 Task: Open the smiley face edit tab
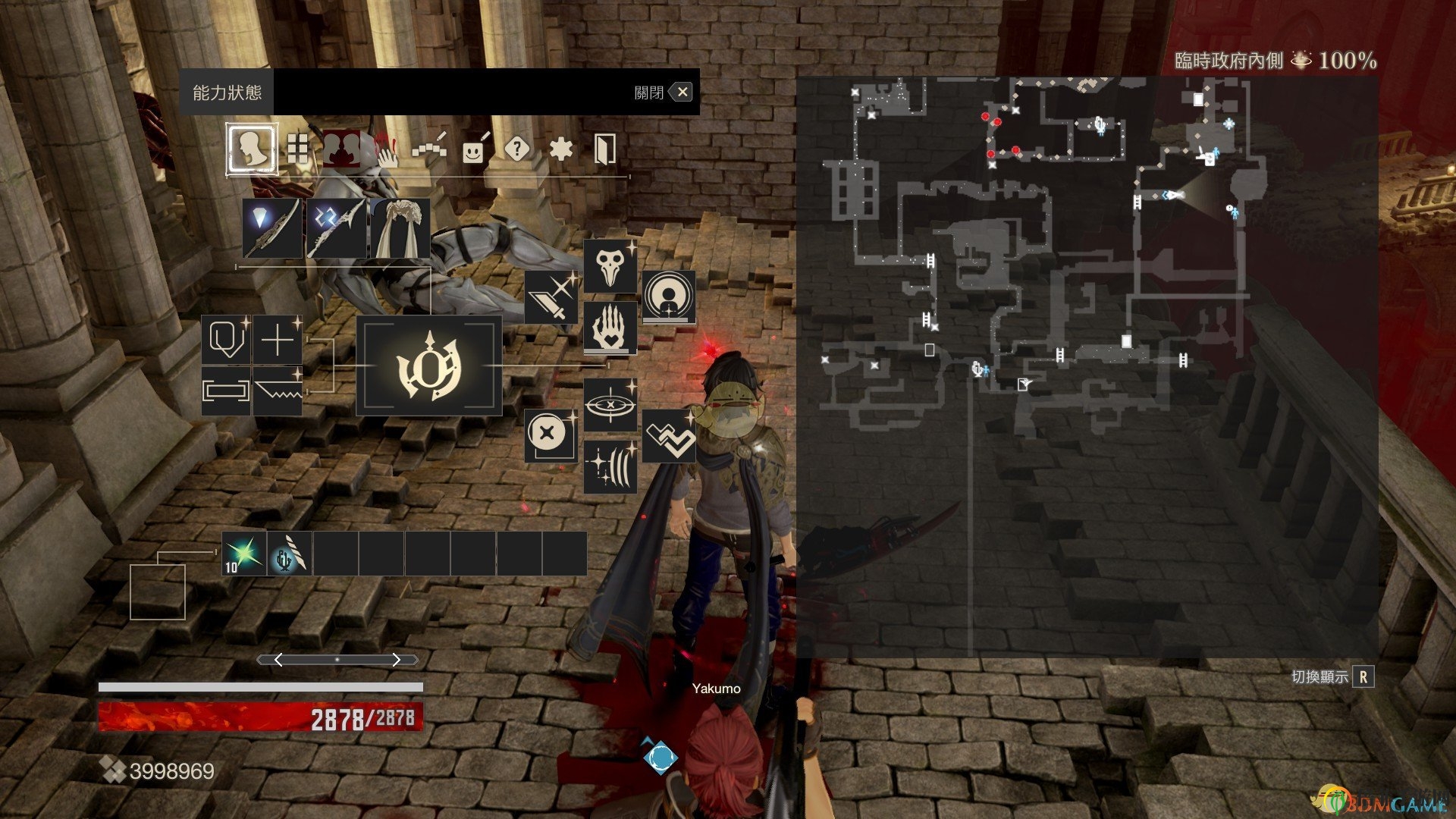[474, 150]
